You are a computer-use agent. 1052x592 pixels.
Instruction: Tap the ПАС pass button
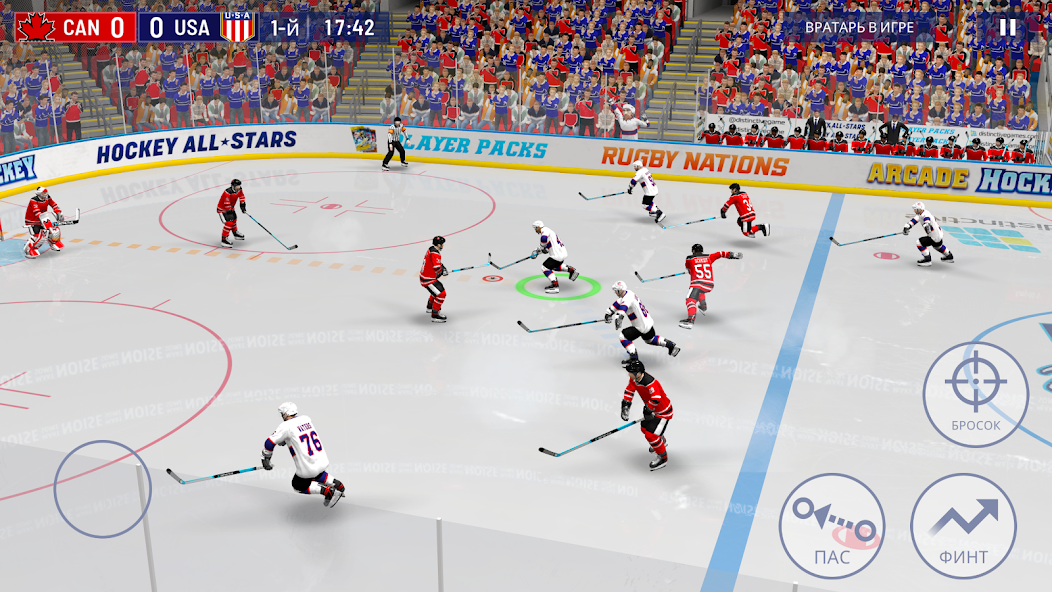(832, 526)
